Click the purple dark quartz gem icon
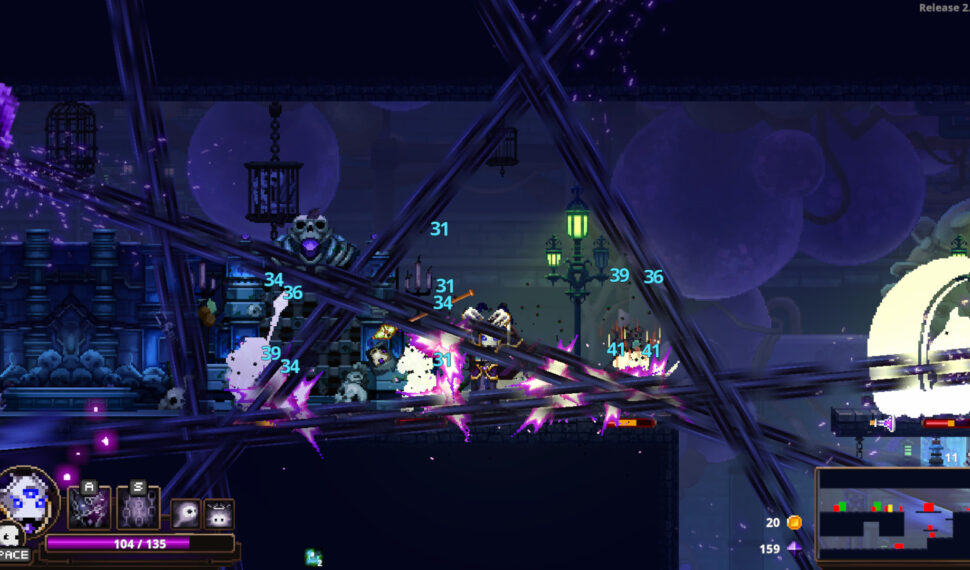 pyautogui.click(x=794, y=548)
